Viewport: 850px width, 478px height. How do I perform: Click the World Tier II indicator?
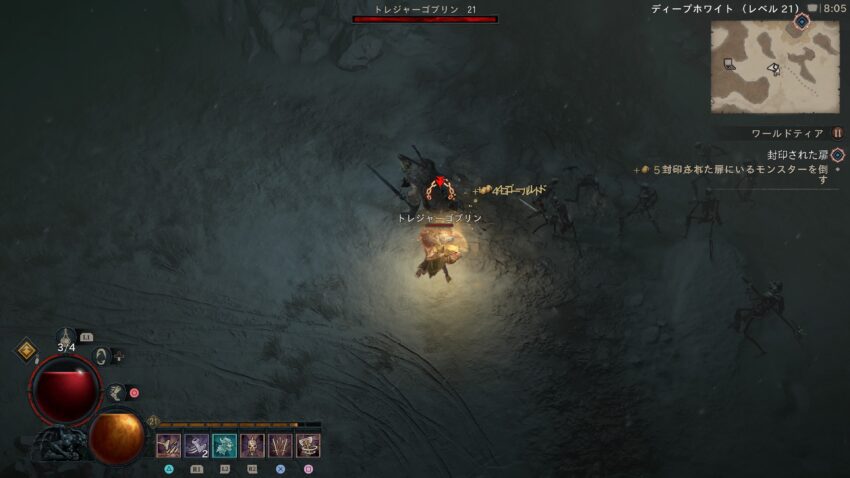[x=838, y=133]
